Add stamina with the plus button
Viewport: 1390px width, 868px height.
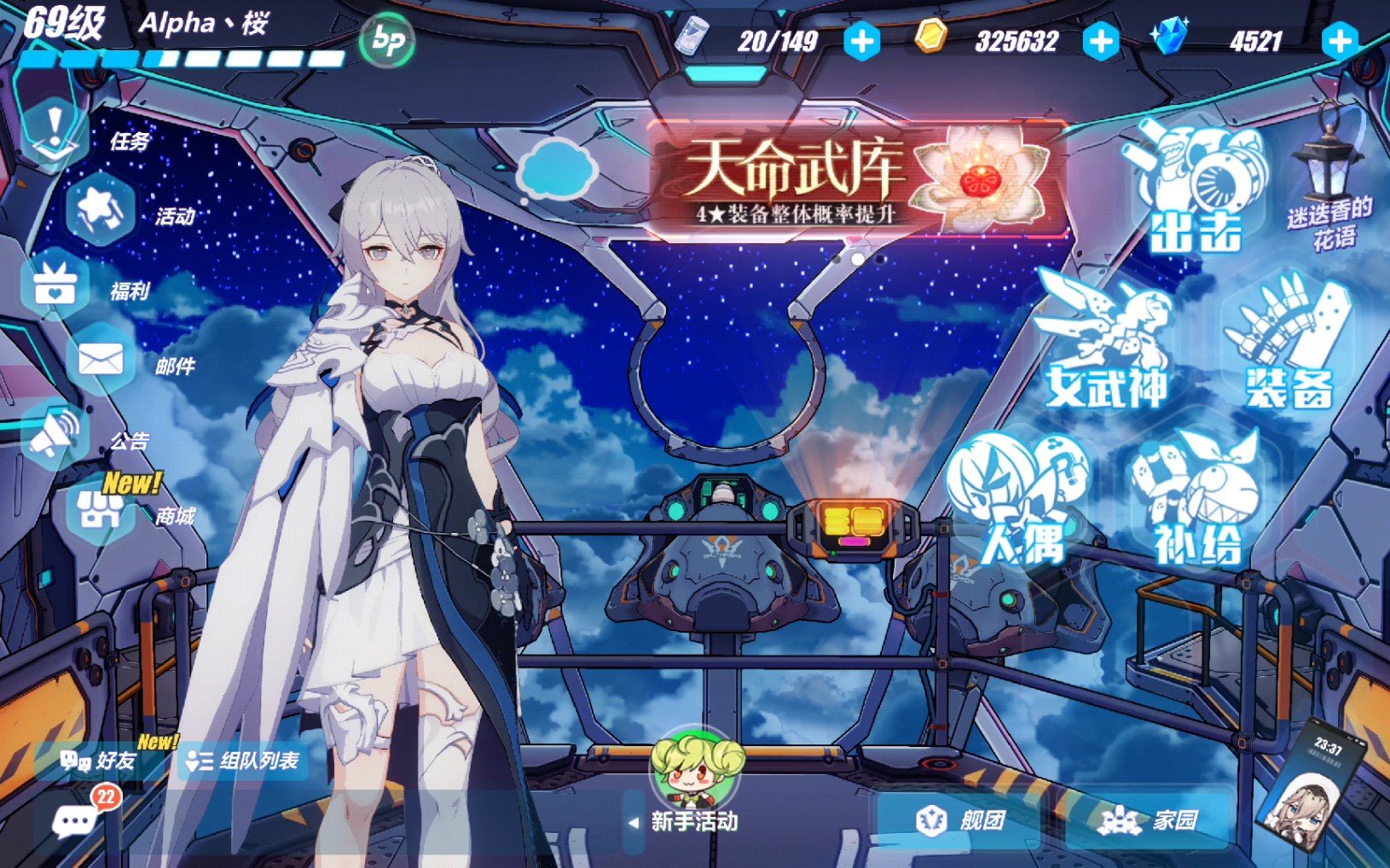point(861,41)
